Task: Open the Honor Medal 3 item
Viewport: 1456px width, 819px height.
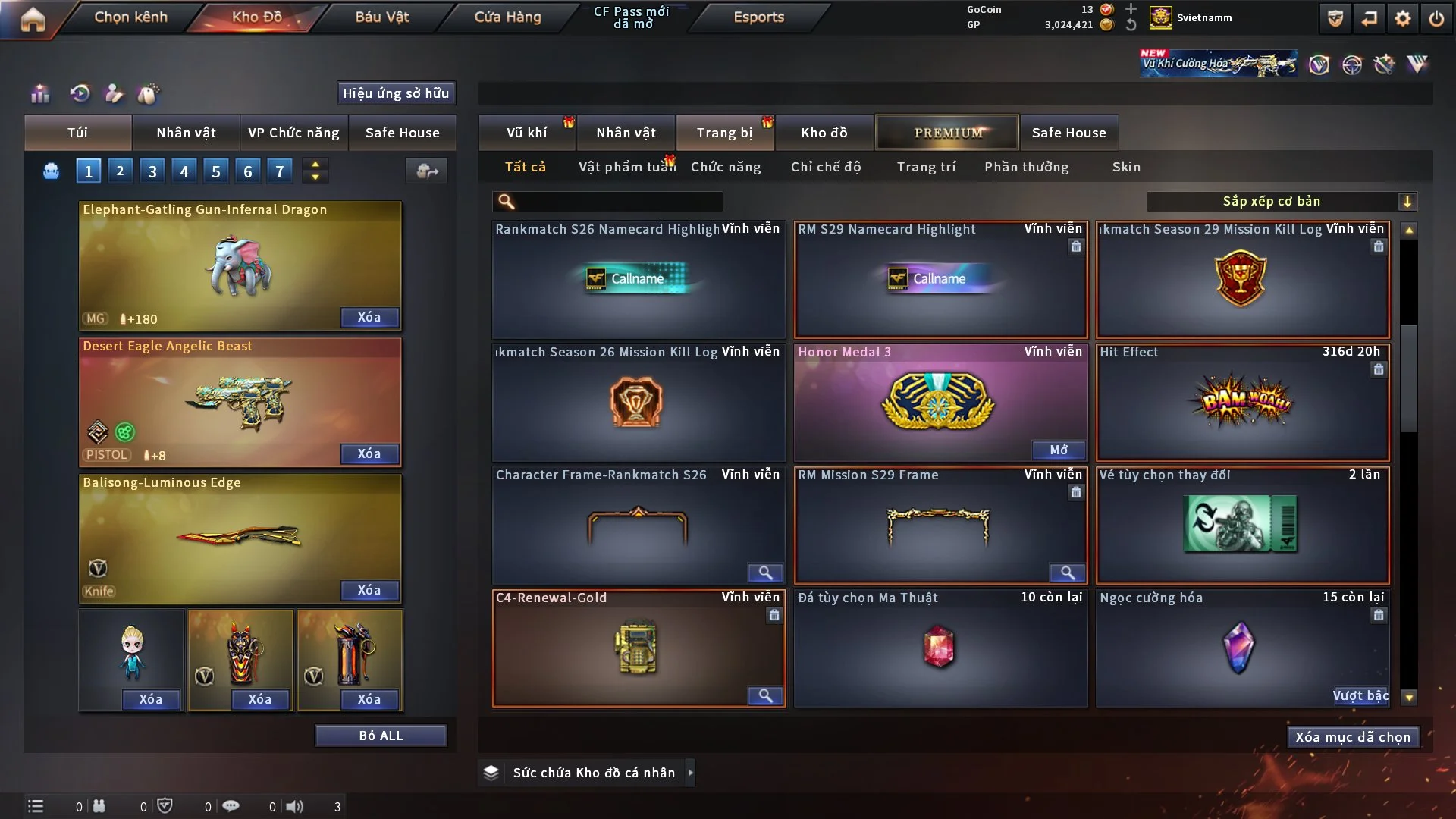Action: click(1059, 450)
